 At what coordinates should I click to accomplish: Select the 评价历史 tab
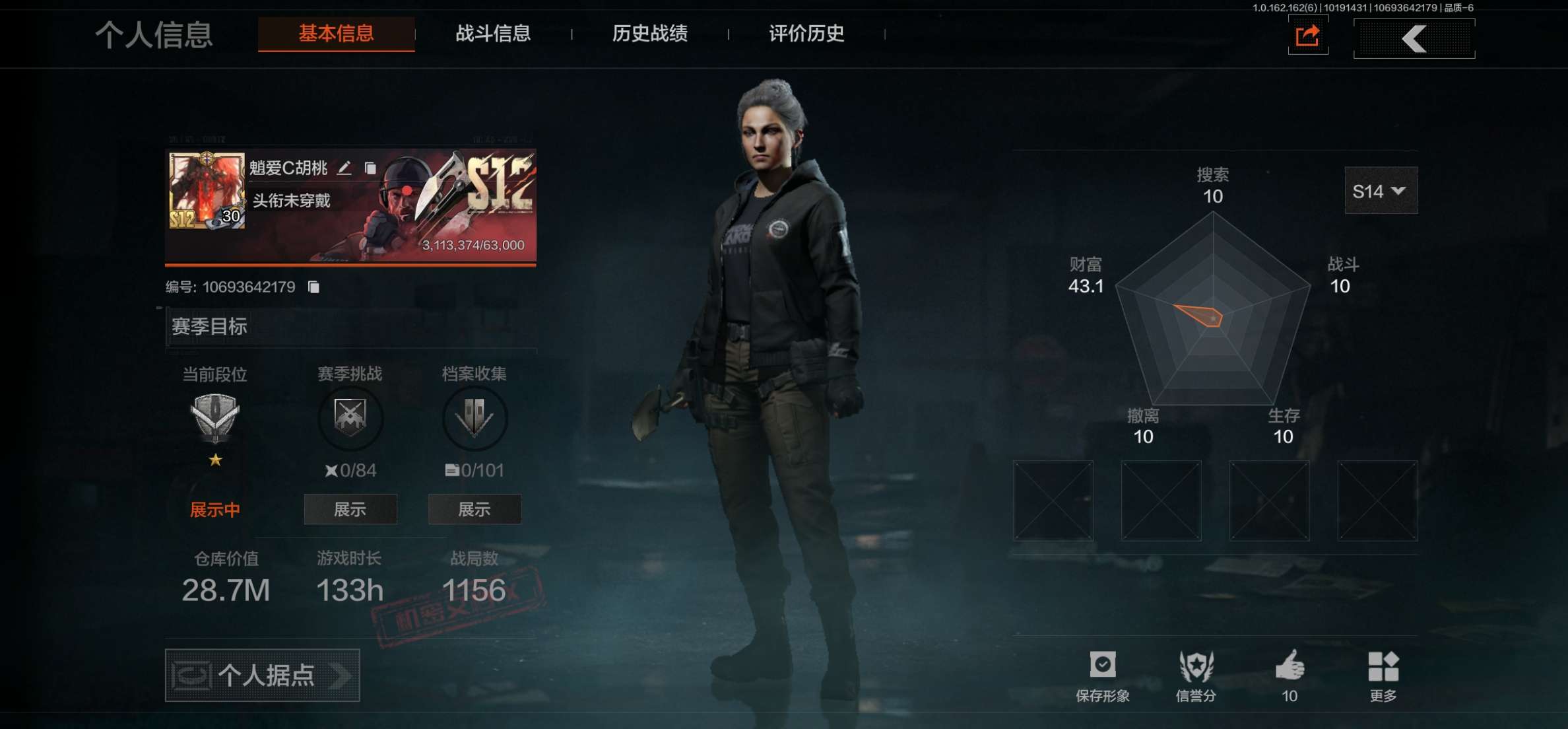pyautogui.click(x=806, y=34)
